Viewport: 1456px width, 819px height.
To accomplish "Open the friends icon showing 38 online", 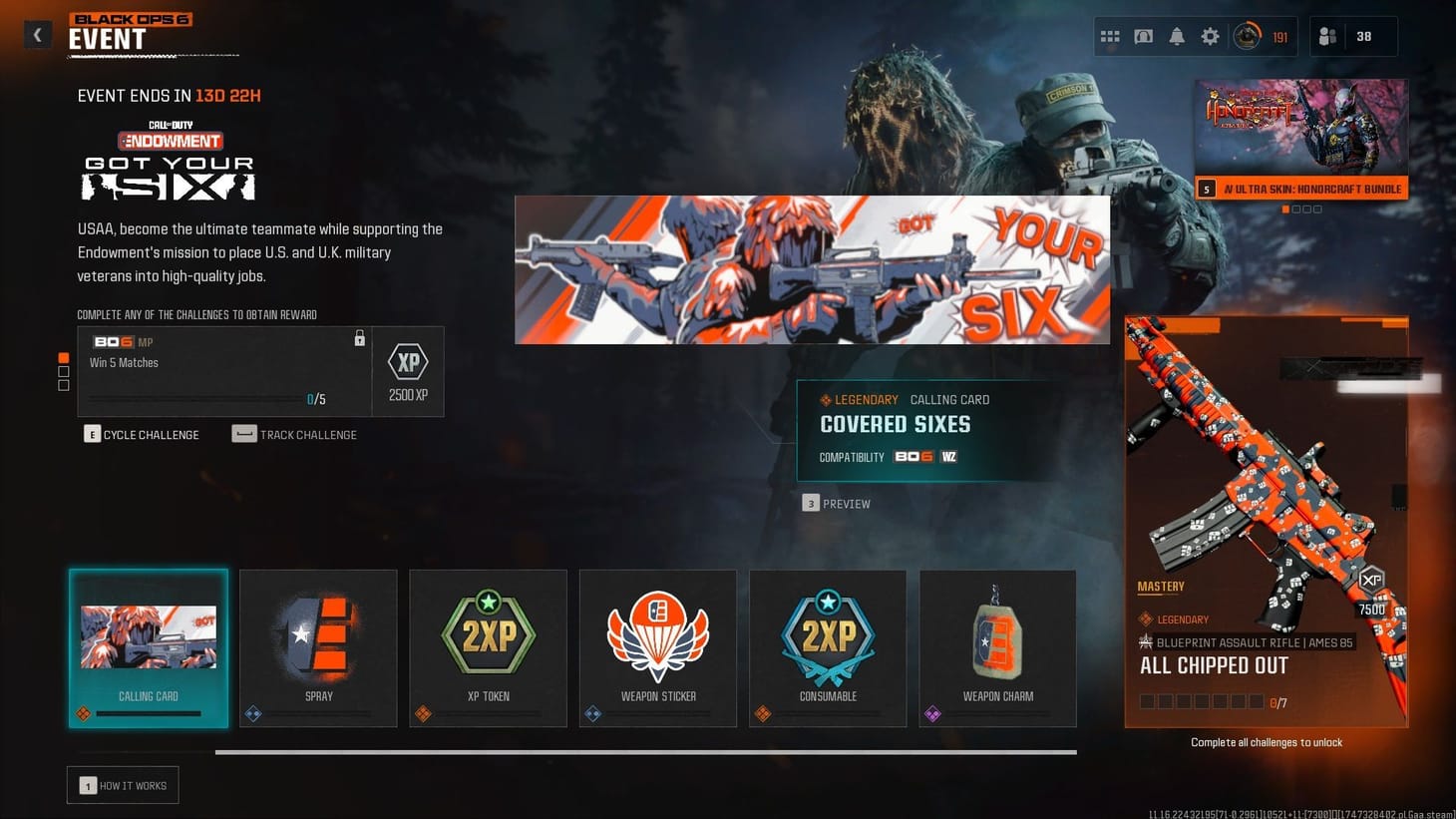I will coord(1326,36).
